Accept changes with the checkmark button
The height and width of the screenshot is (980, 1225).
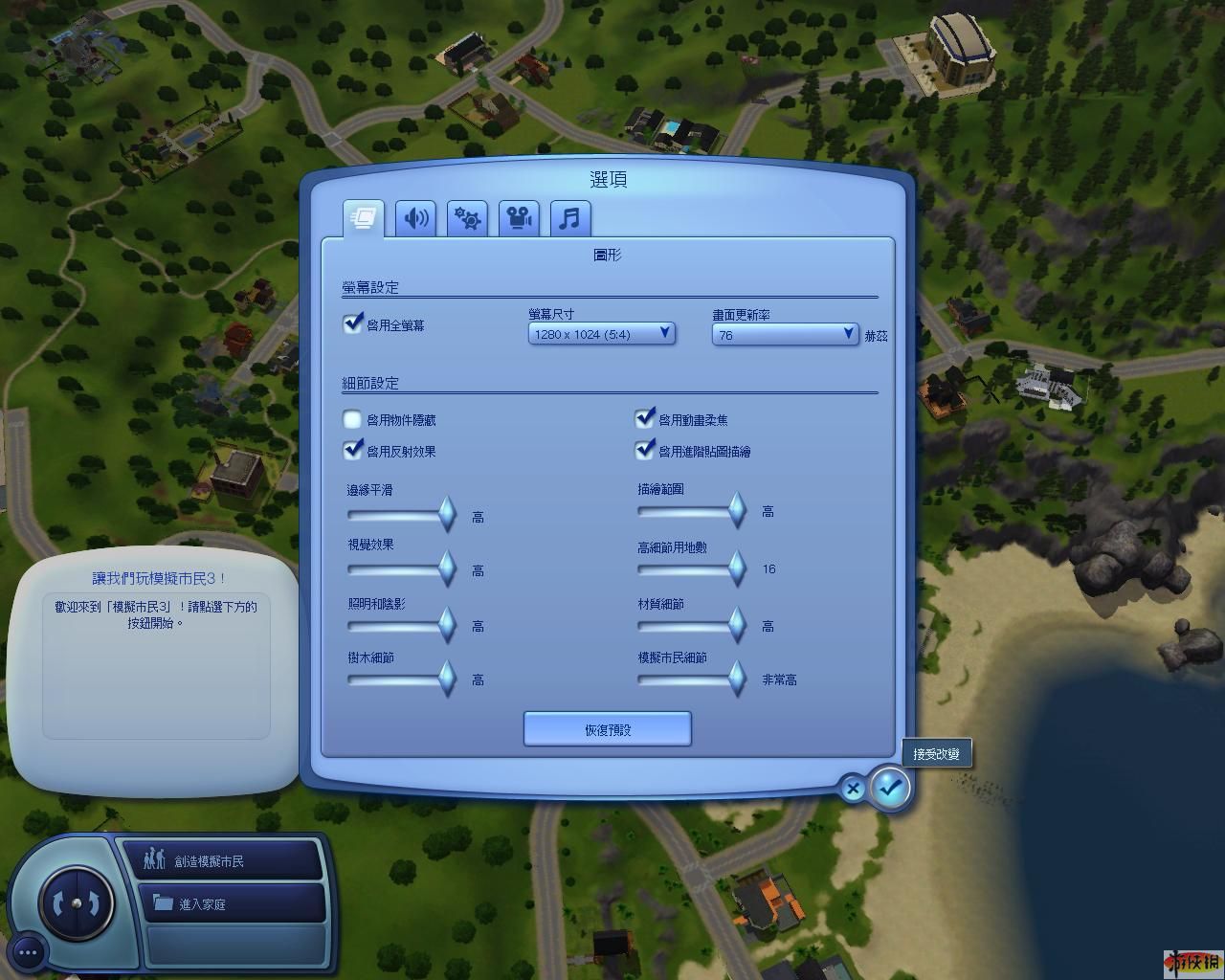[890, 789]
